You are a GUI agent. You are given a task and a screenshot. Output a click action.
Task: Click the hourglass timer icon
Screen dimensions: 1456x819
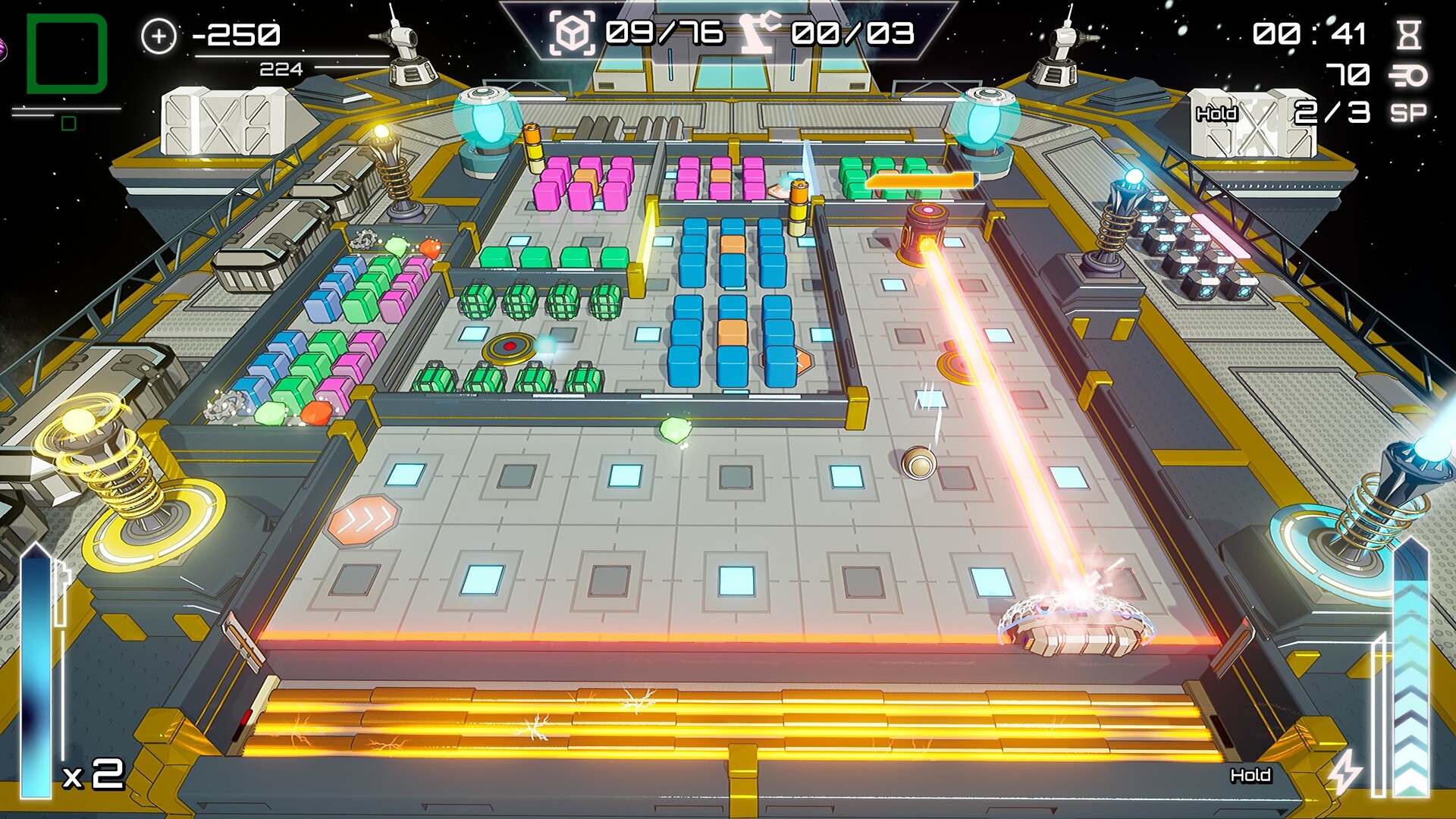coord(1409,34)
